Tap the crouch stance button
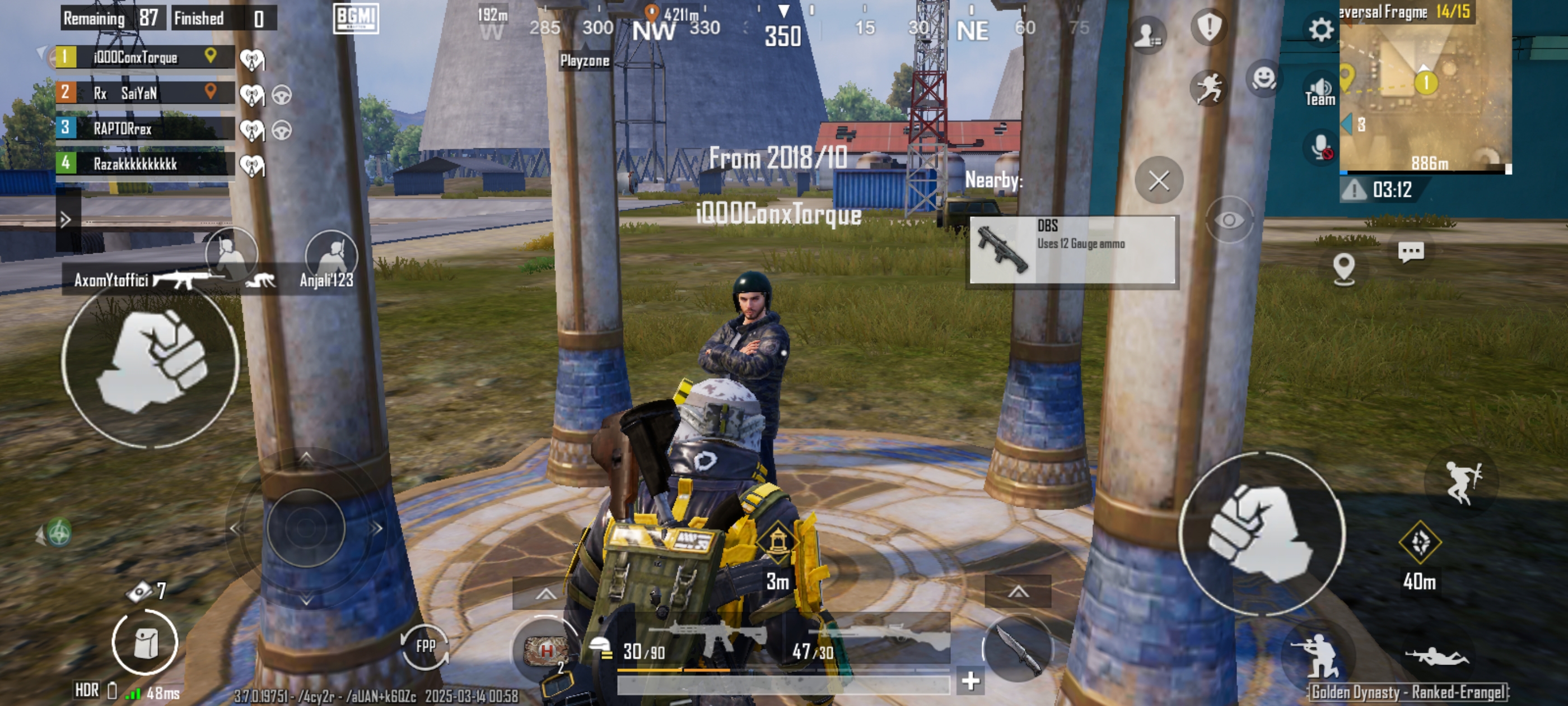The image size is (1568, 706). pyautogui.click(x=1319, y=656)
